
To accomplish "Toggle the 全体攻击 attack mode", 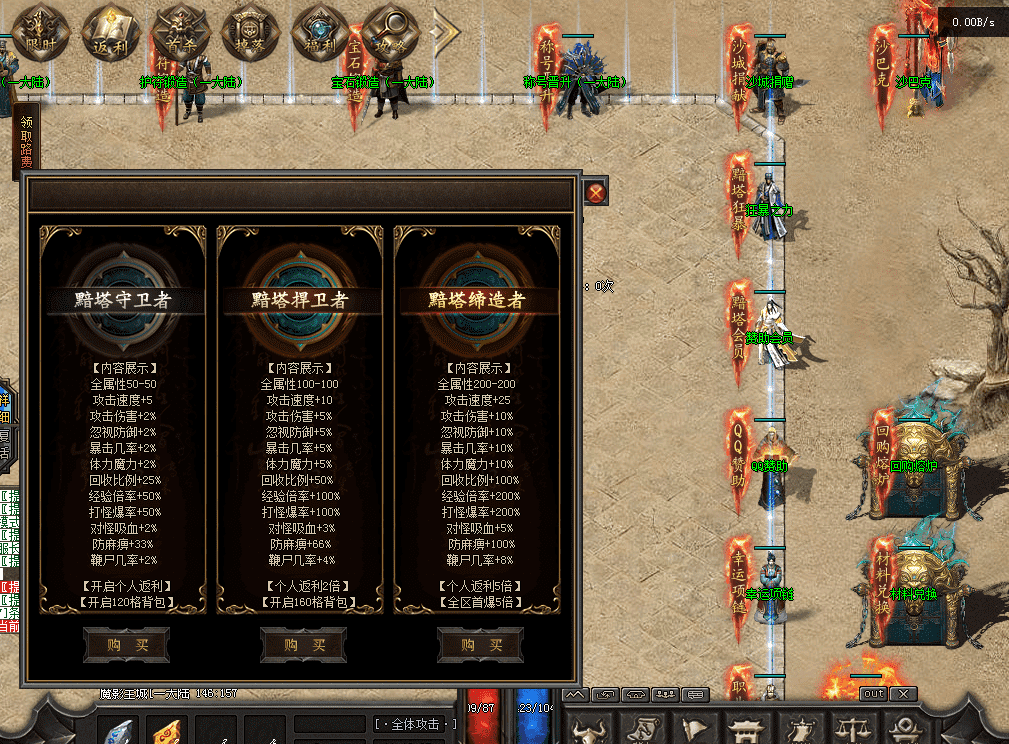I will [415, 723].
